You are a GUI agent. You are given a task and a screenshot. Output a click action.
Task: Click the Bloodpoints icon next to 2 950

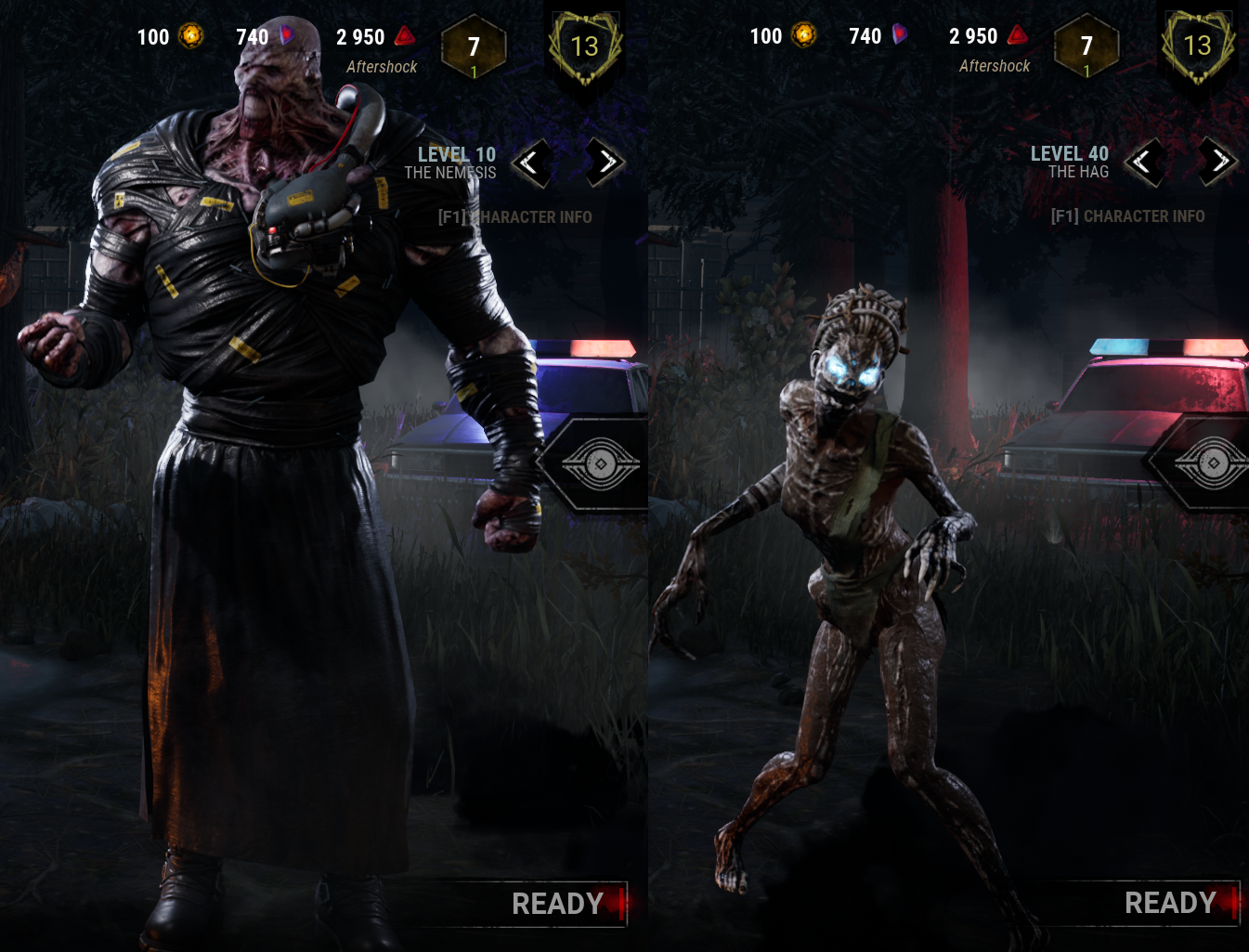coord(404,36)
